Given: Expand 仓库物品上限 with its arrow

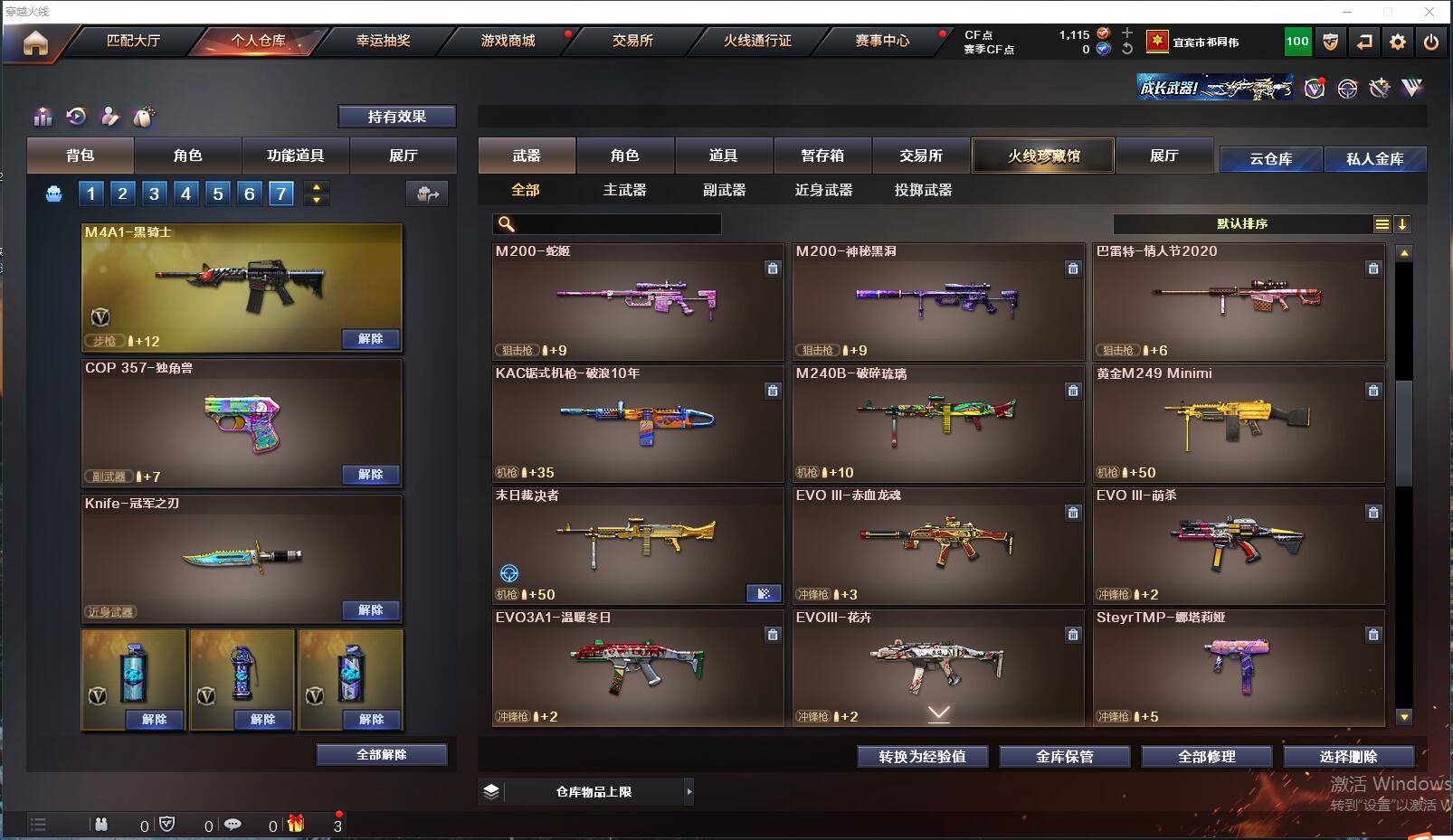Looking at the screenshot, I should point(689,791).
